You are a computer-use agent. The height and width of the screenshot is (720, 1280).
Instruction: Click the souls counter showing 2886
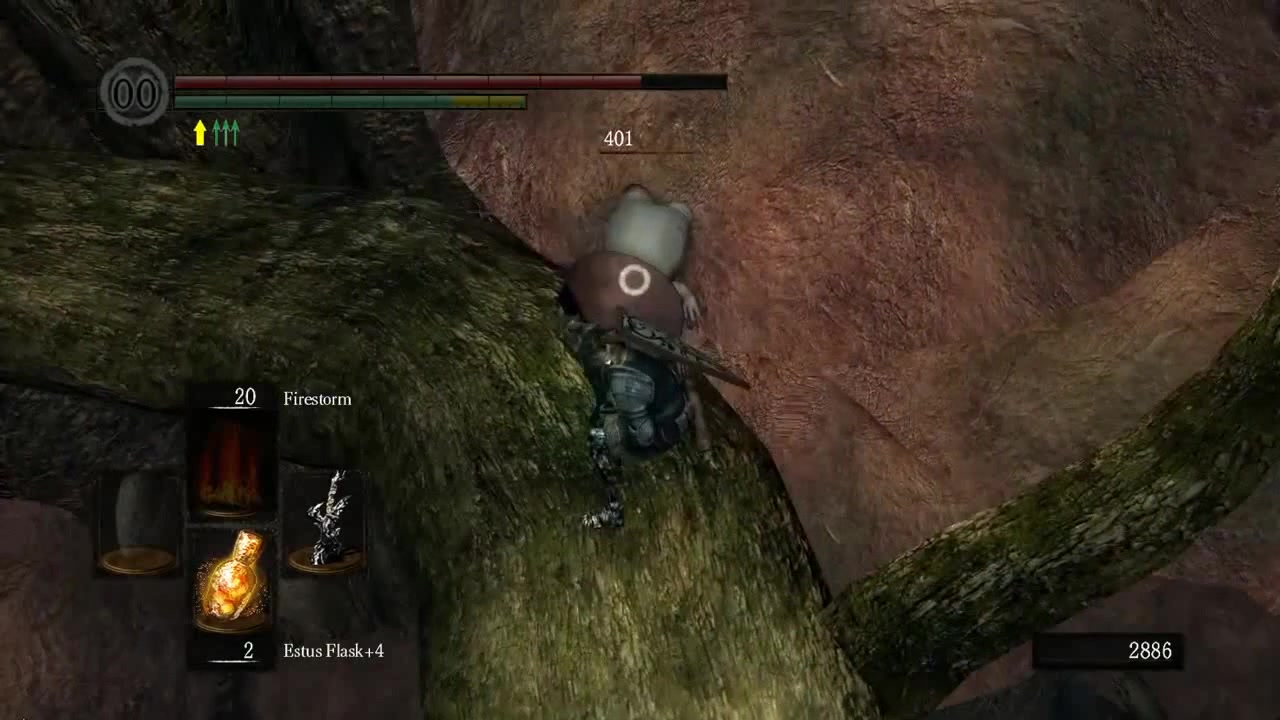1149,649
